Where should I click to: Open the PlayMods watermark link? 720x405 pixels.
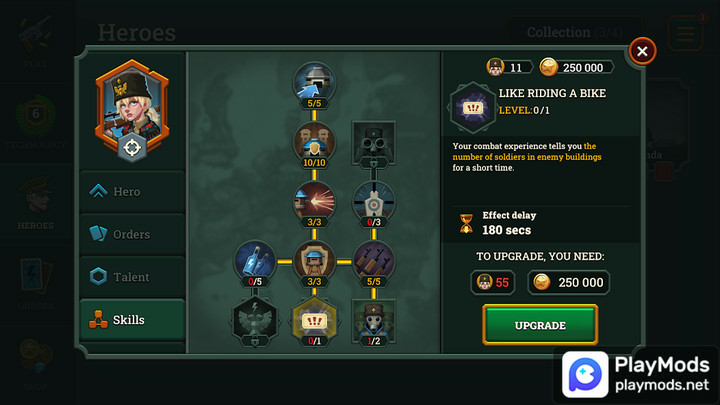638,373
